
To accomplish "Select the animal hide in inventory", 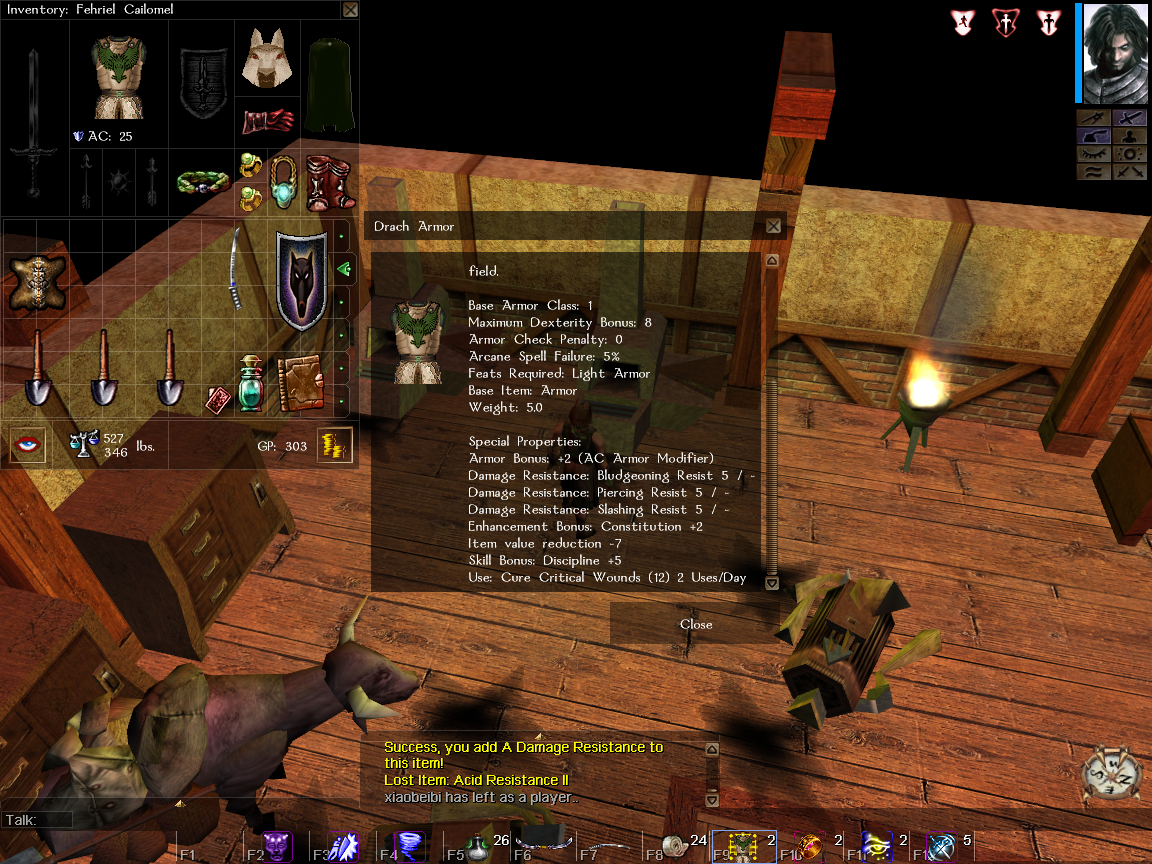I will 36,280.
